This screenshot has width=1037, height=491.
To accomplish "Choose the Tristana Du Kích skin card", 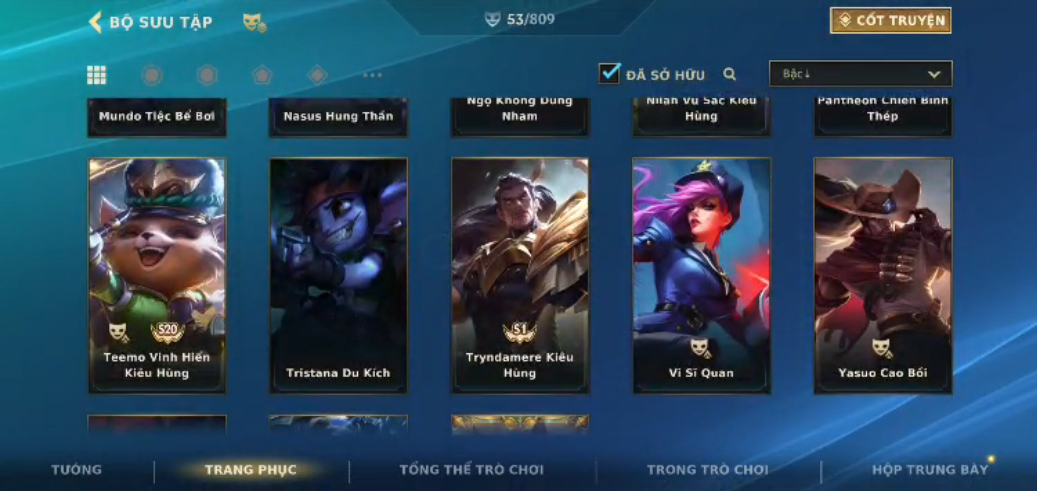I will (338, 275).
